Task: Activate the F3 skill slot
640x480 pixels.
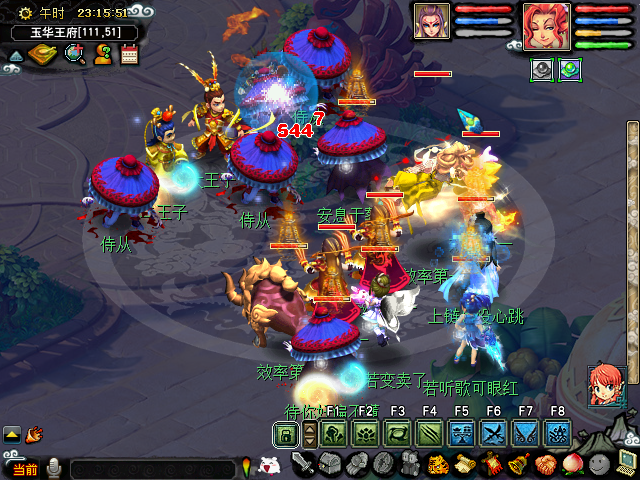Action: [x=397, y=434]
